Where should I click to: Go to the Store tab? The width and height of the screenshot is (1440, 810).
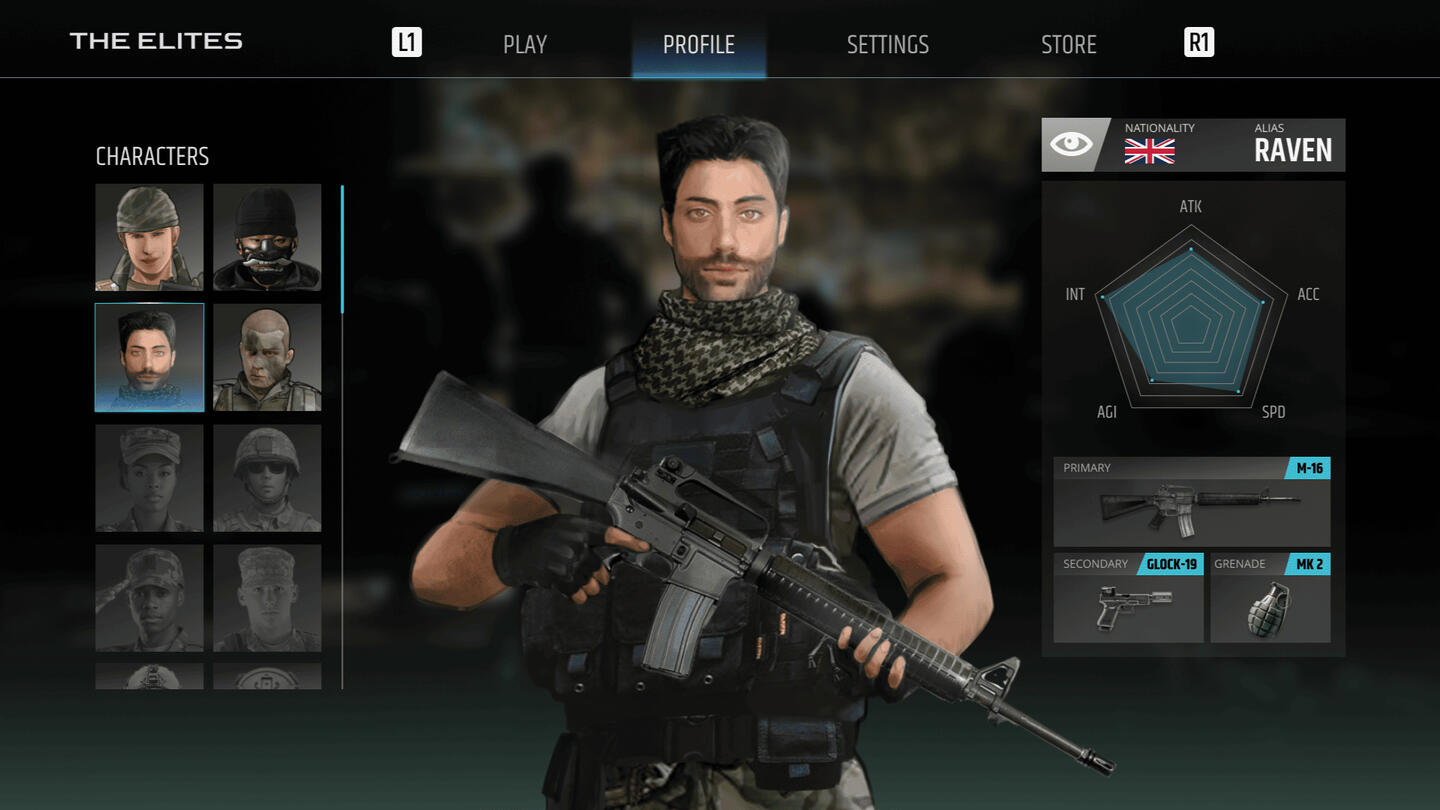click(1068, 44)
